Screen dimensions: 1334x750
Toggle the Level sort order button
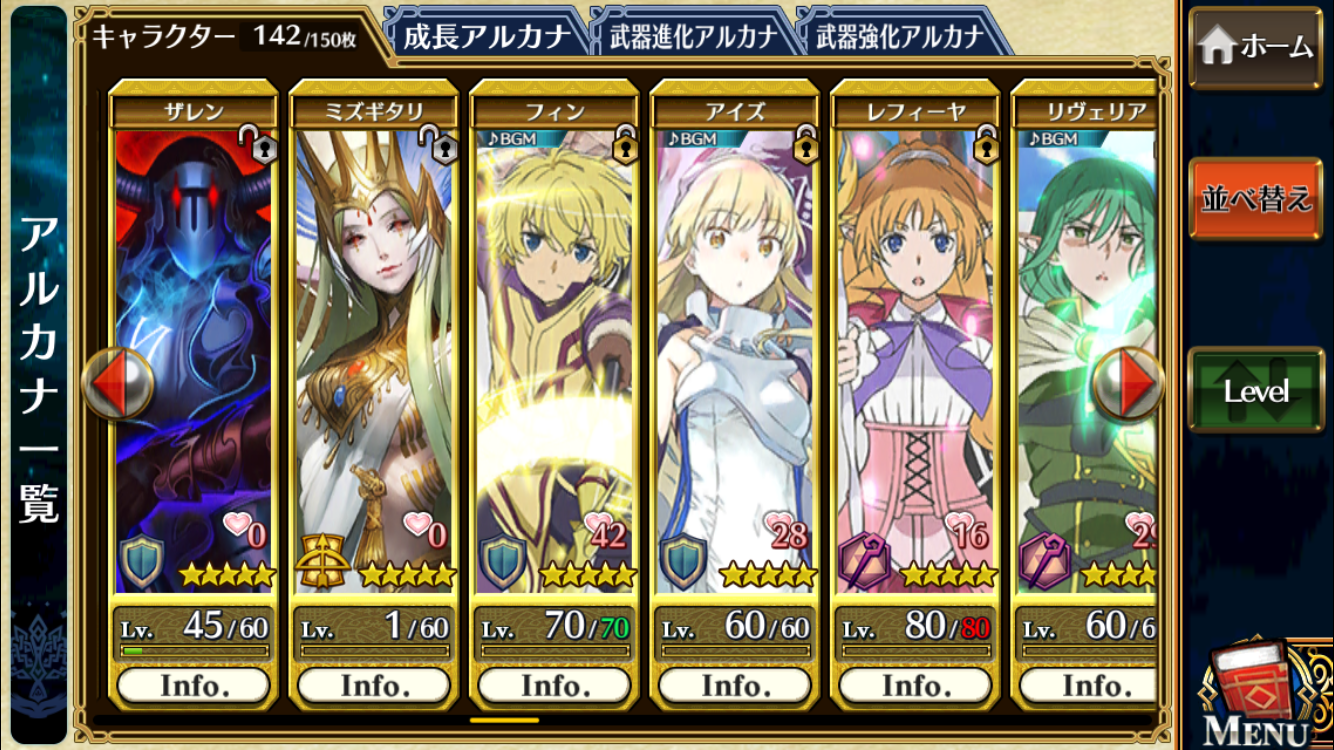click(x=1255, y=390)
